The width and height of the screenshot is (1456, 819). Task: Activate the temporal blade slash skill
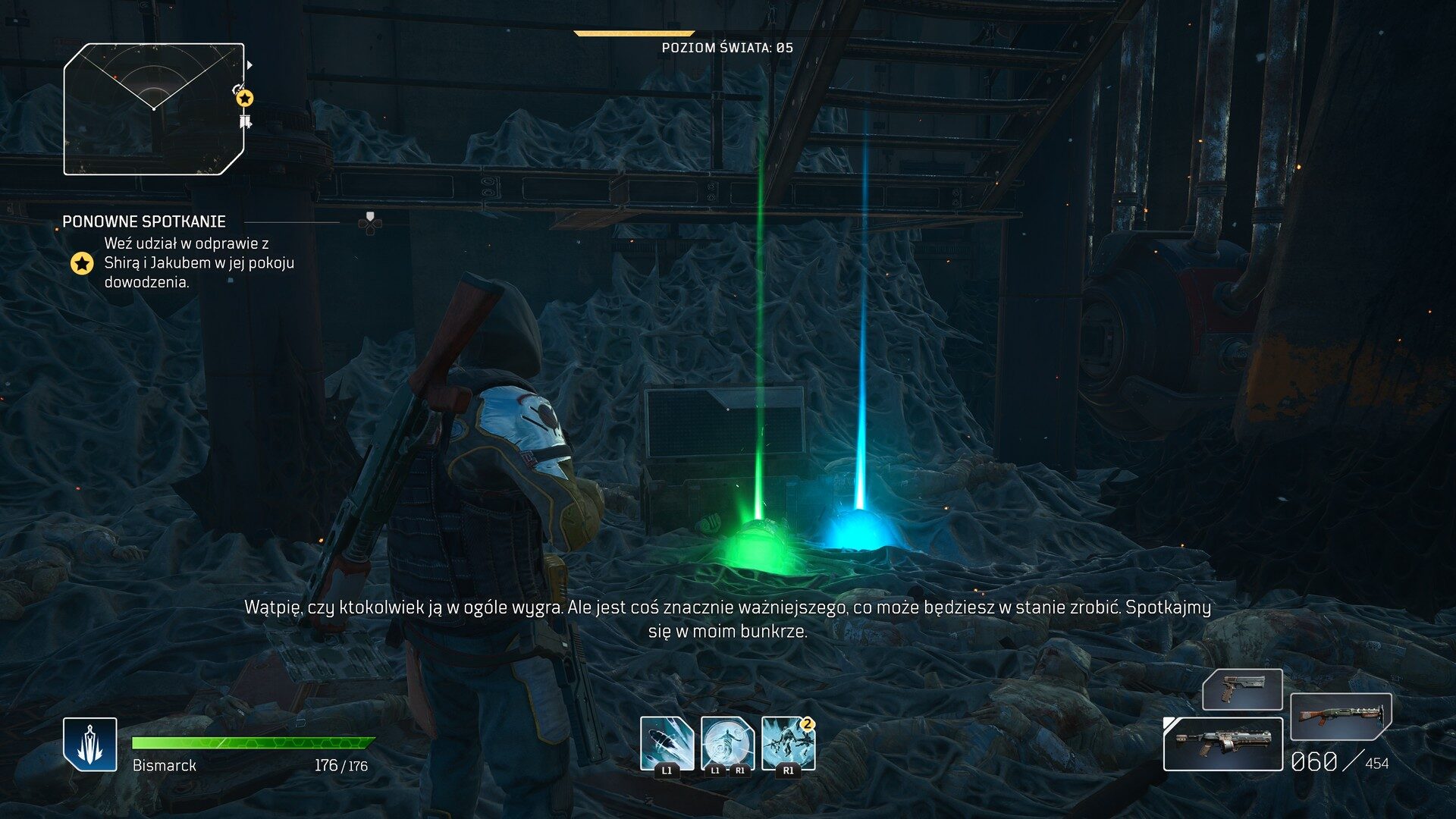click(x=667, y=743)
